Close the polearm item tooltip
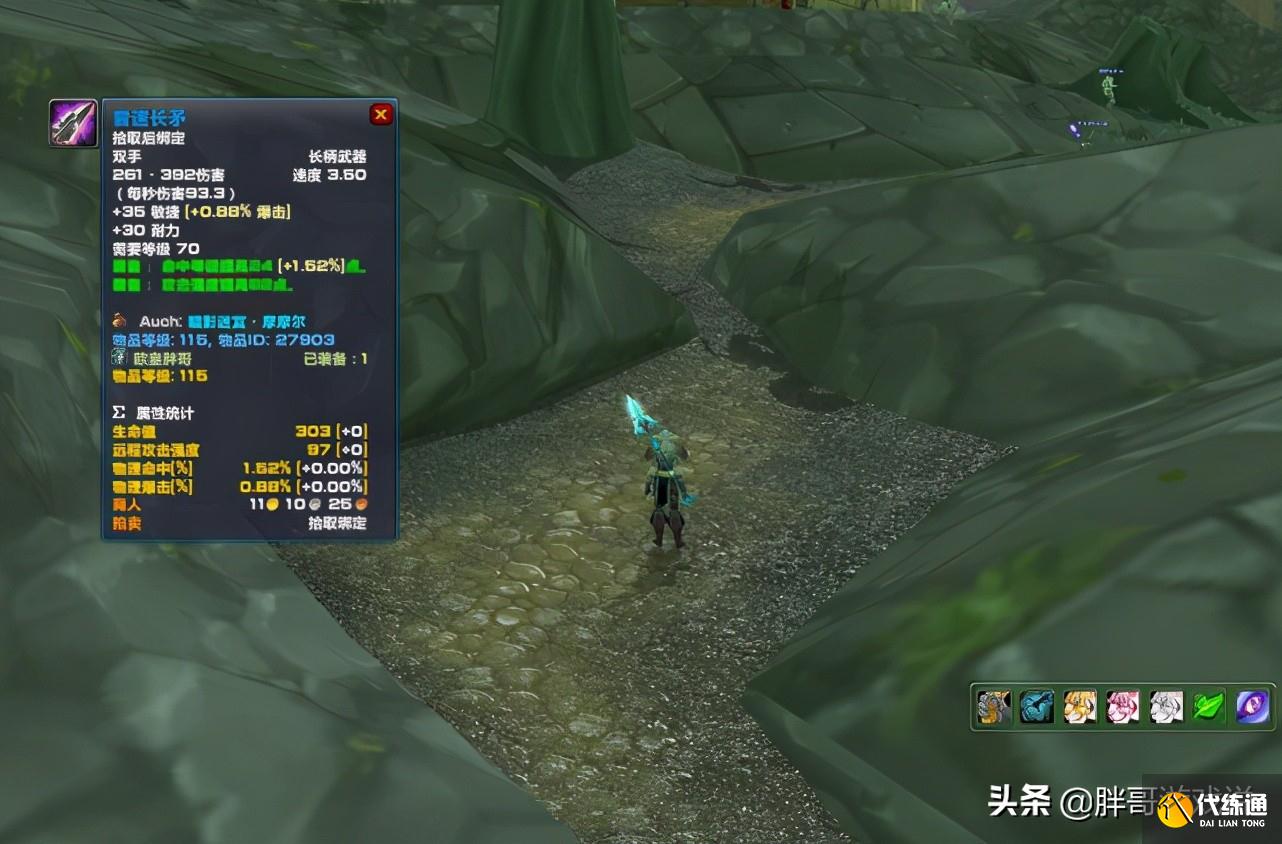The height and width of the screenshot is (844, 1282). pyautogui.click(x=381, y=114)
